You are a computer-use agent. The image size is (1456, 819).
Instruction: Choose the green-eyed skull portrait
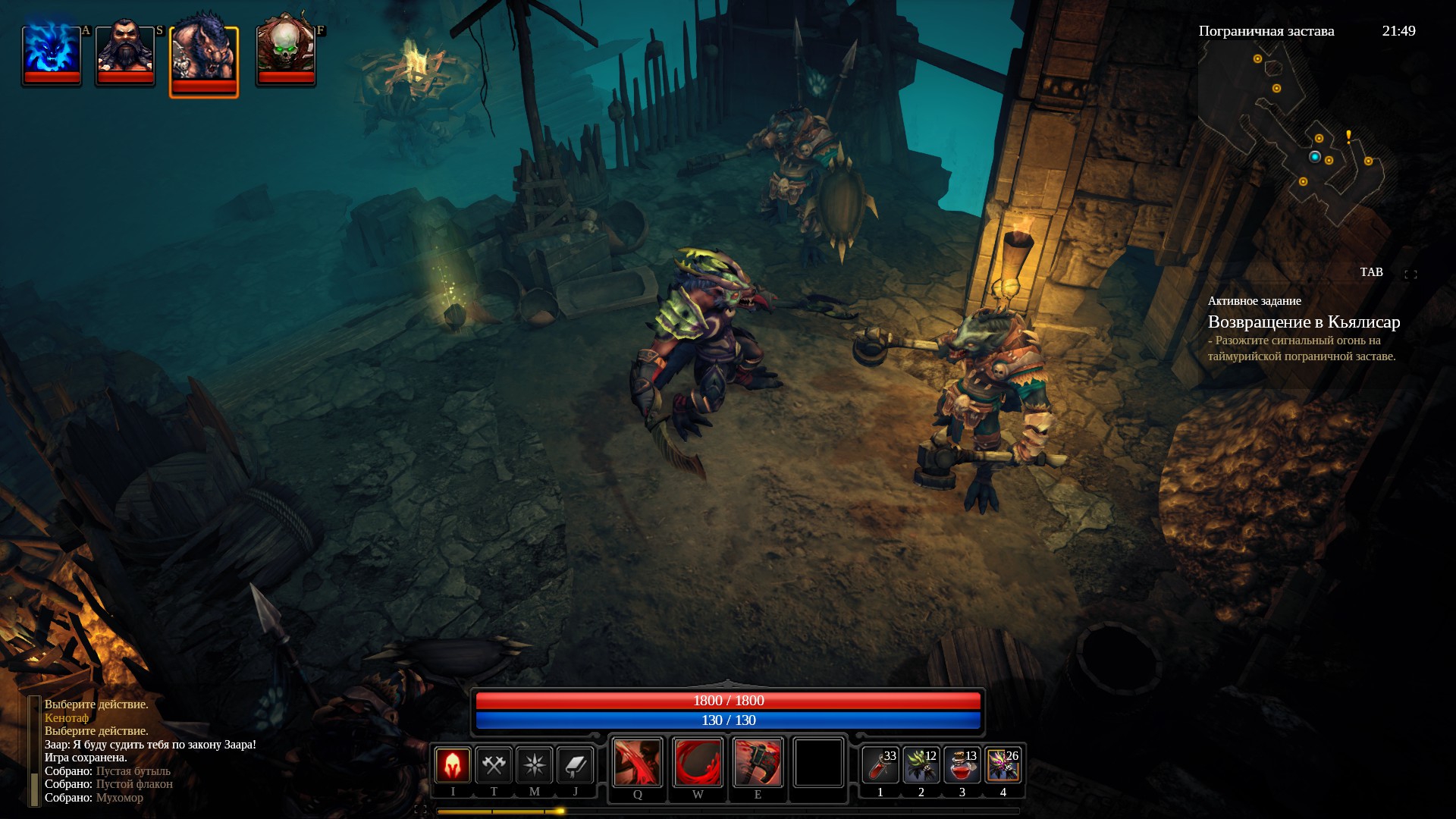[x=285, y=55]
